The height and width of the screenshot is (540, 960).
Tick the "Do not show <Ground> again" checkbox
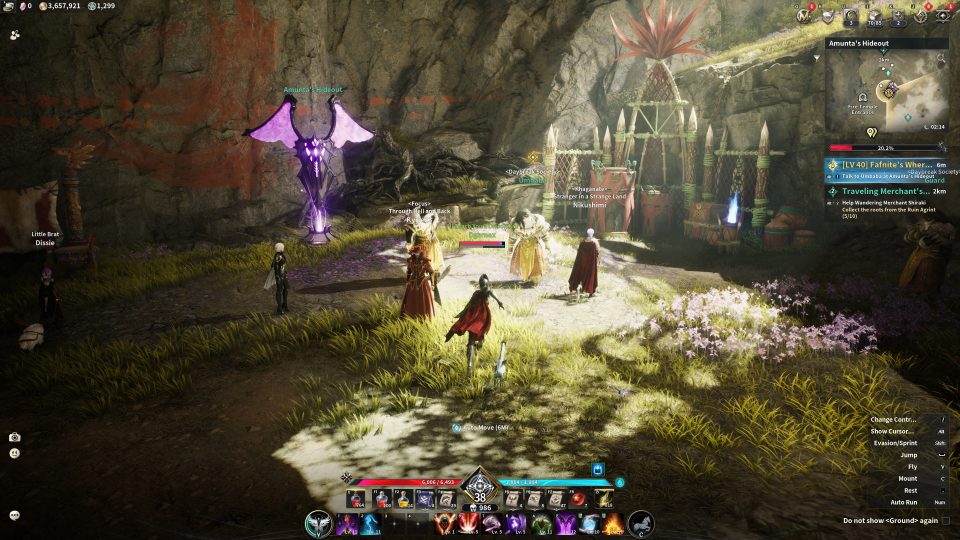(x=945, y=520)
